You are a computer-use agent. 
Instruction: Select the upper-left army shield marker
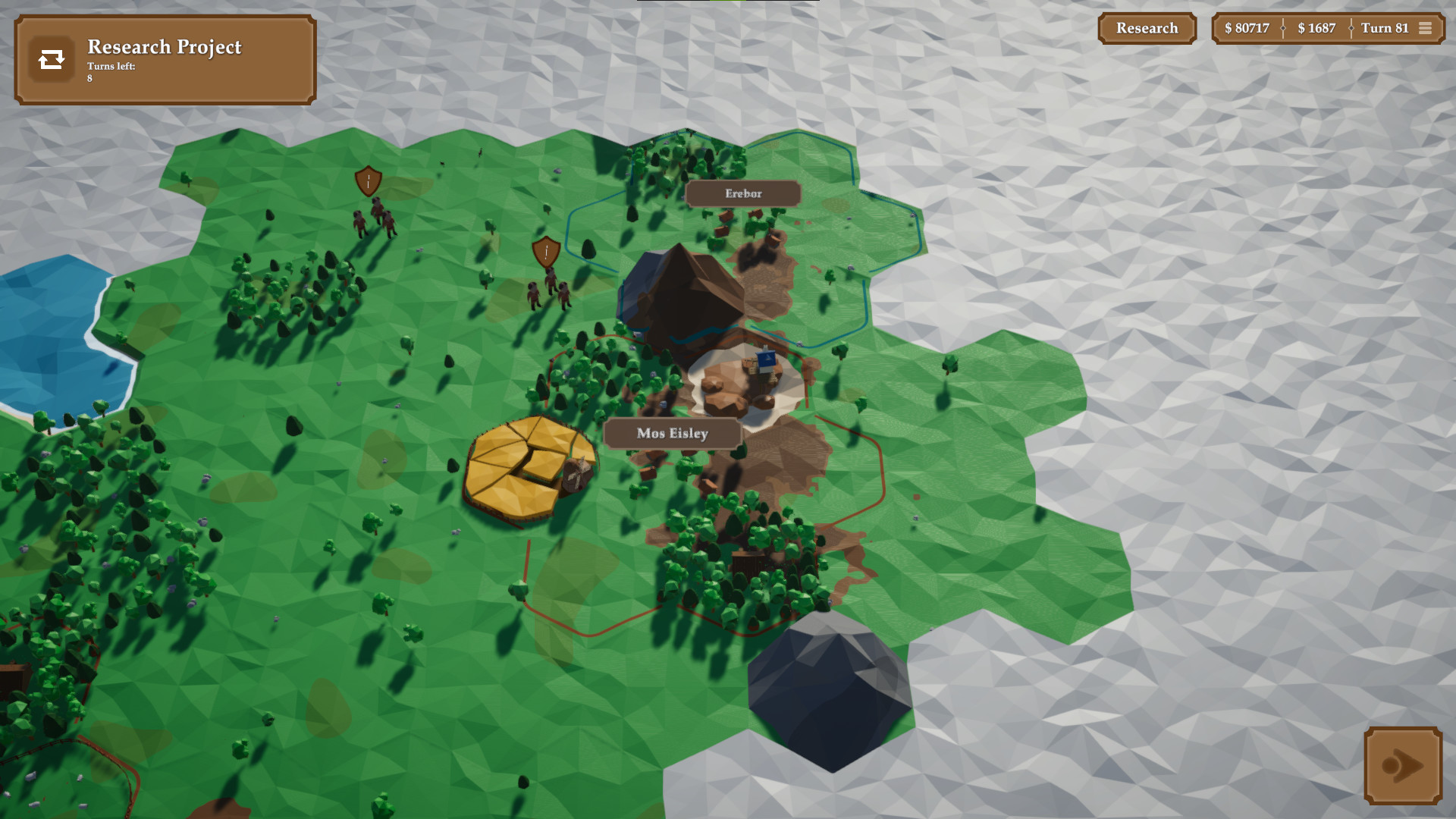click(x=367, y=182)
